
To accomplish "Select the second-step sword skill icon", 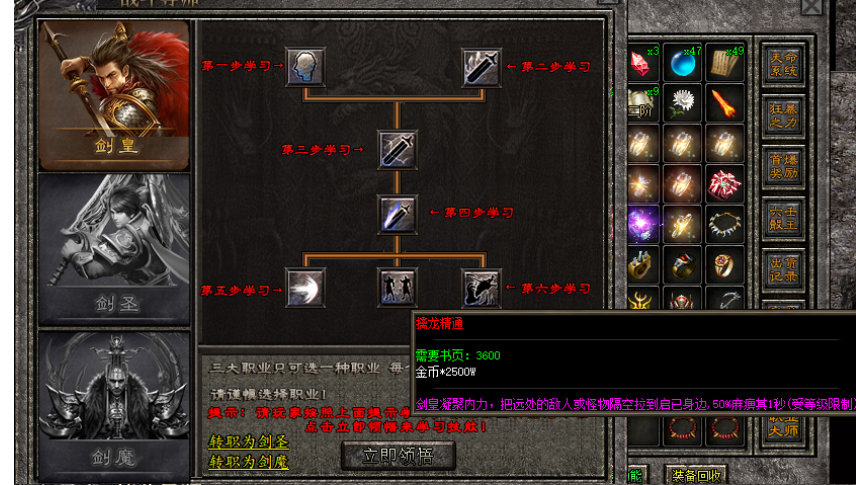I will pos(481,67).
